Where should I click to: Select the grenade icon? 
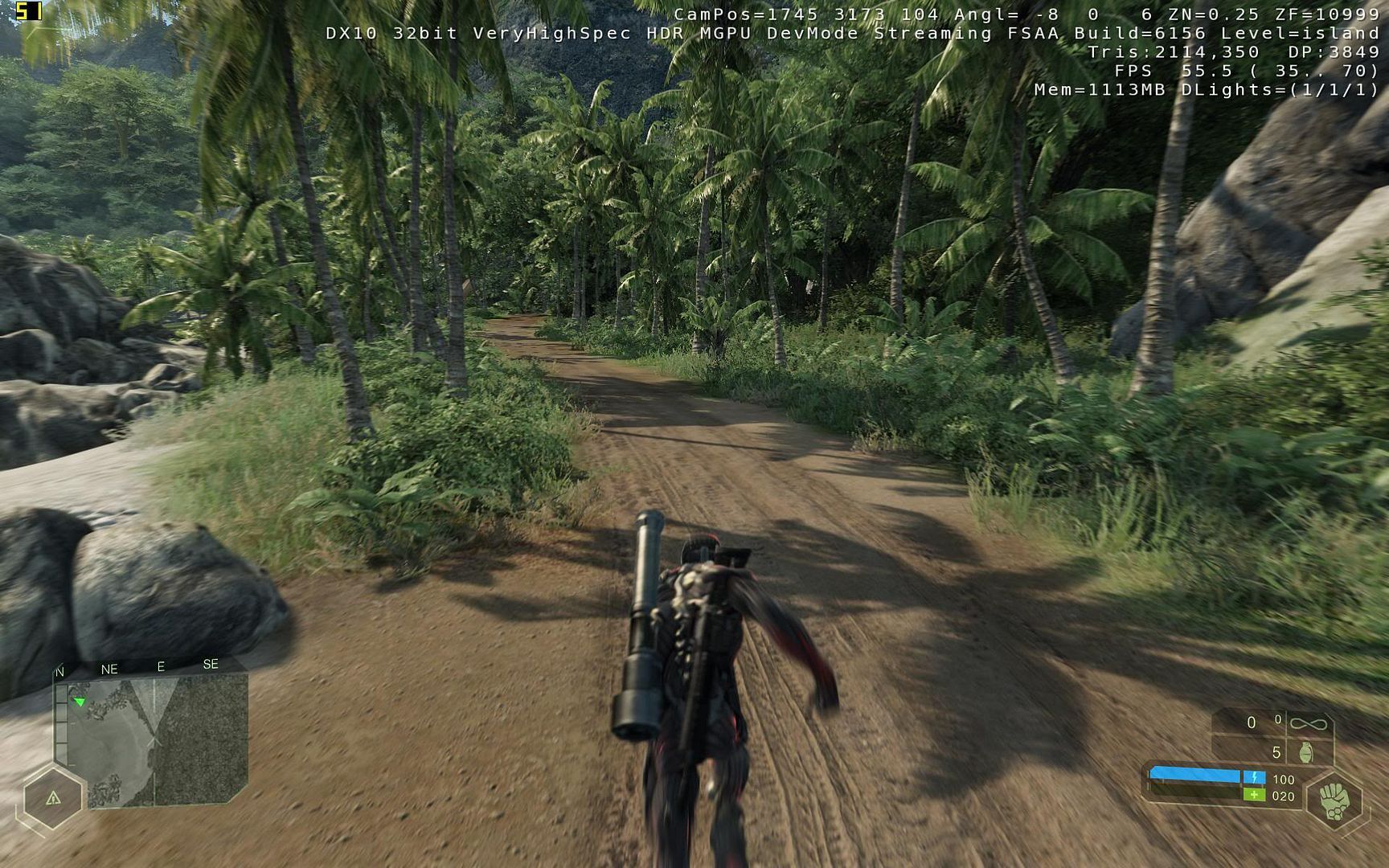click(1306, 752)
